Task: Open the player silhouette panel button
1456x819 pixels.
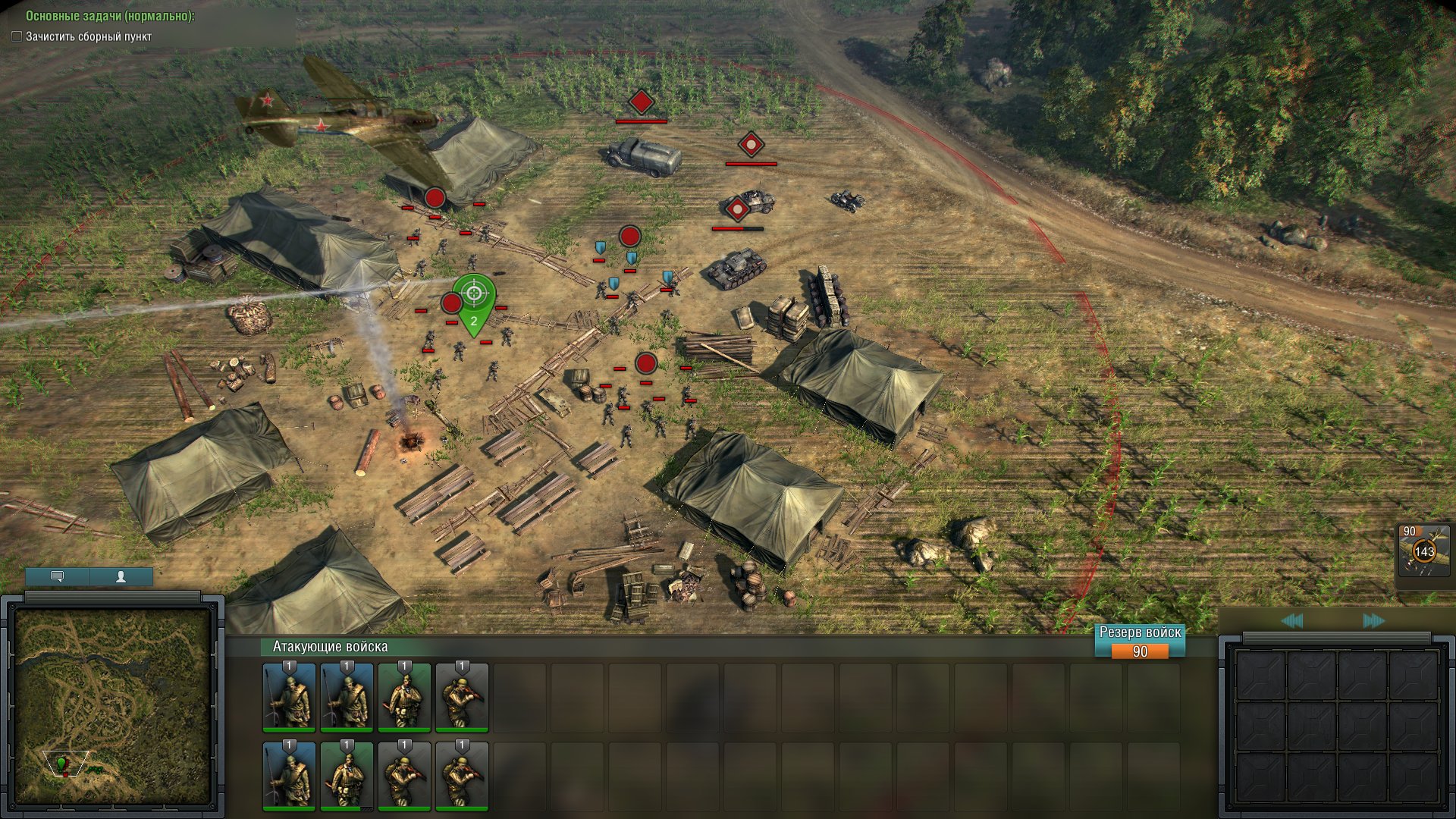Action: click(121, 576)
